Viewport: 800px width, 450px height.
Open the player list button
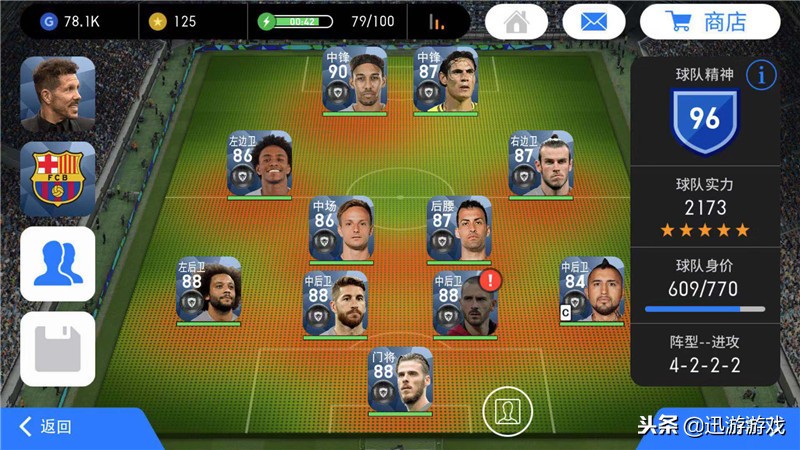(x=58, y=264)
